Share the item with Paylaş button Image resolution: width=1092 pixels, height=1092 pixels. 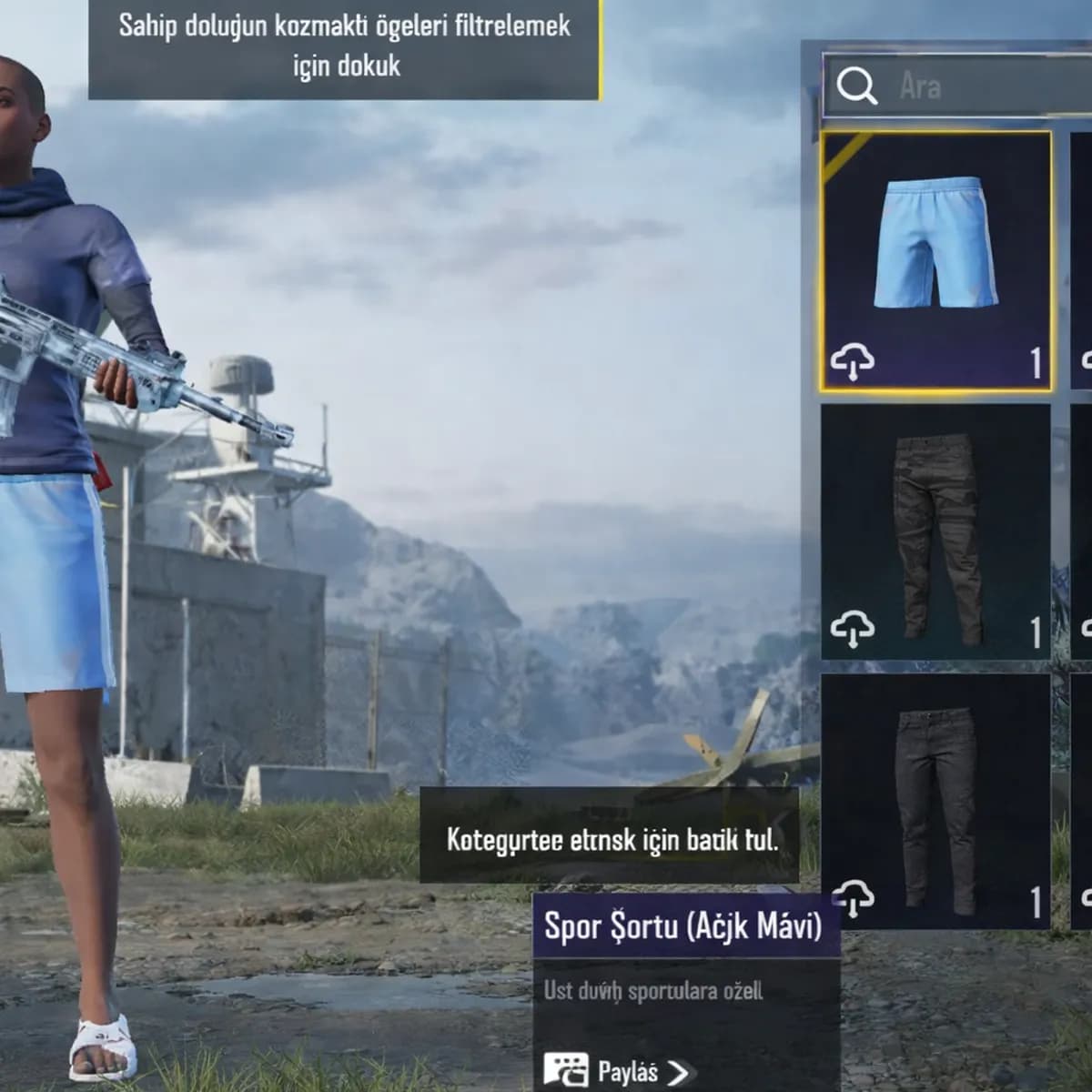pyautogui.click(x=617, y=1071)
